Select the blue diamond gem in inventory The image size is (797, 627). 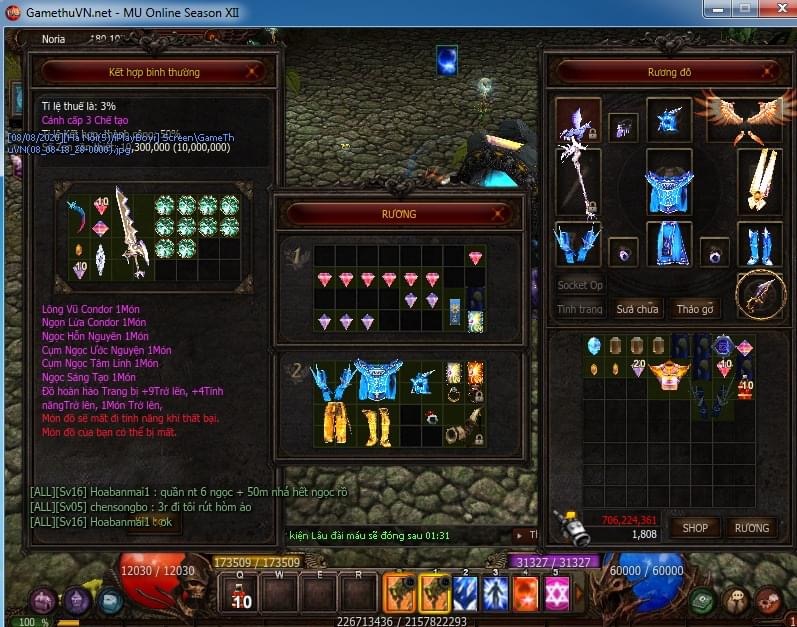coord(594,346)
